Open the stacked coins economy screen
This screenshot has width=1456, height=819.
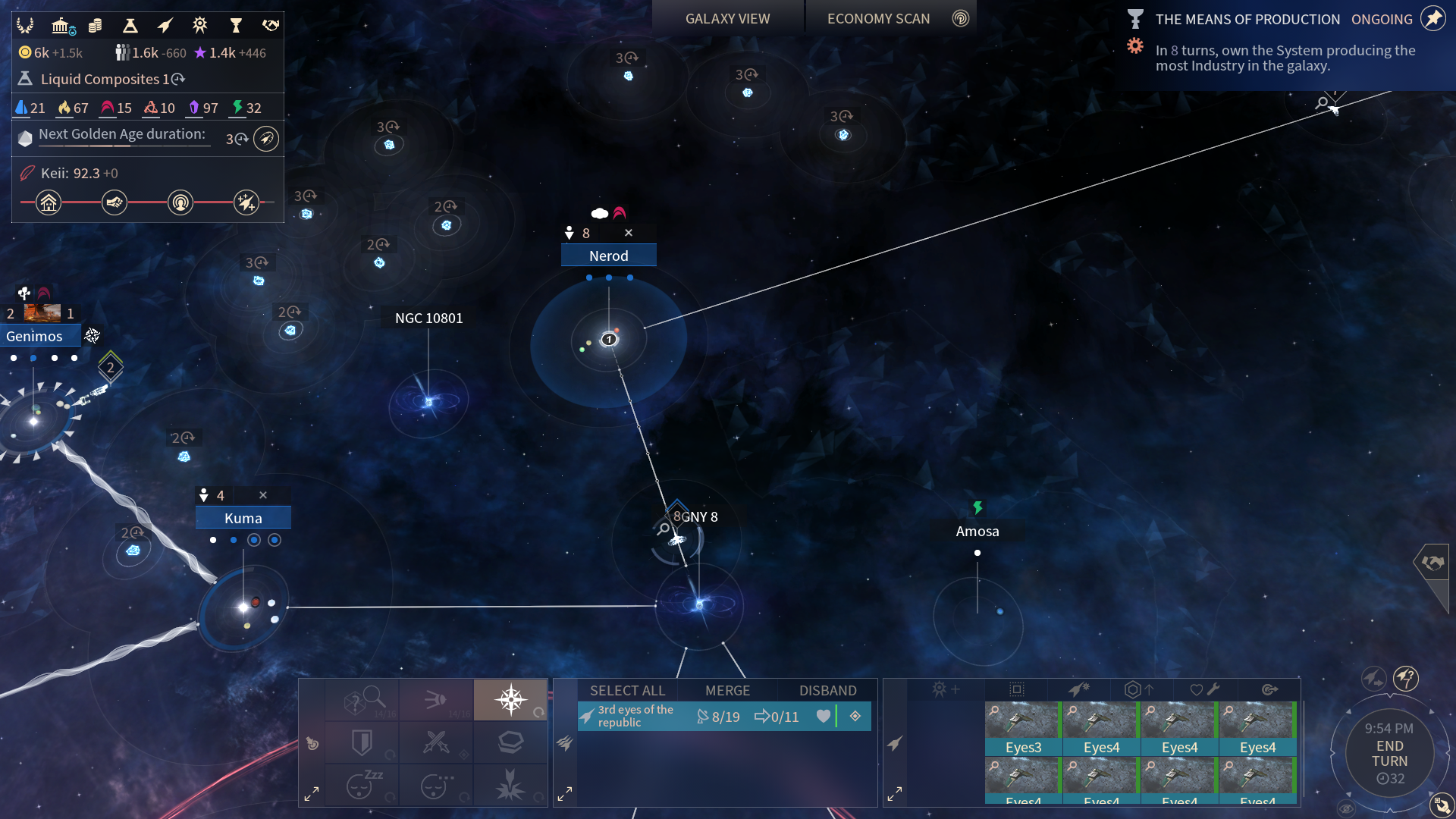[95, 26]
